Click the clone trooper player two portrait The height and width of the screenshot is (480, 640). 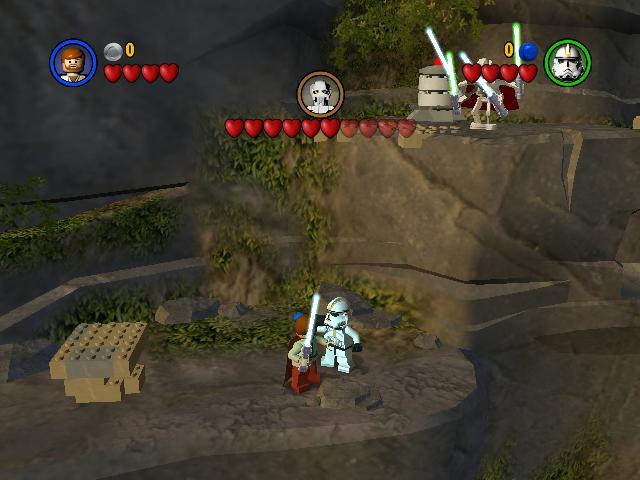click(567, 62)
